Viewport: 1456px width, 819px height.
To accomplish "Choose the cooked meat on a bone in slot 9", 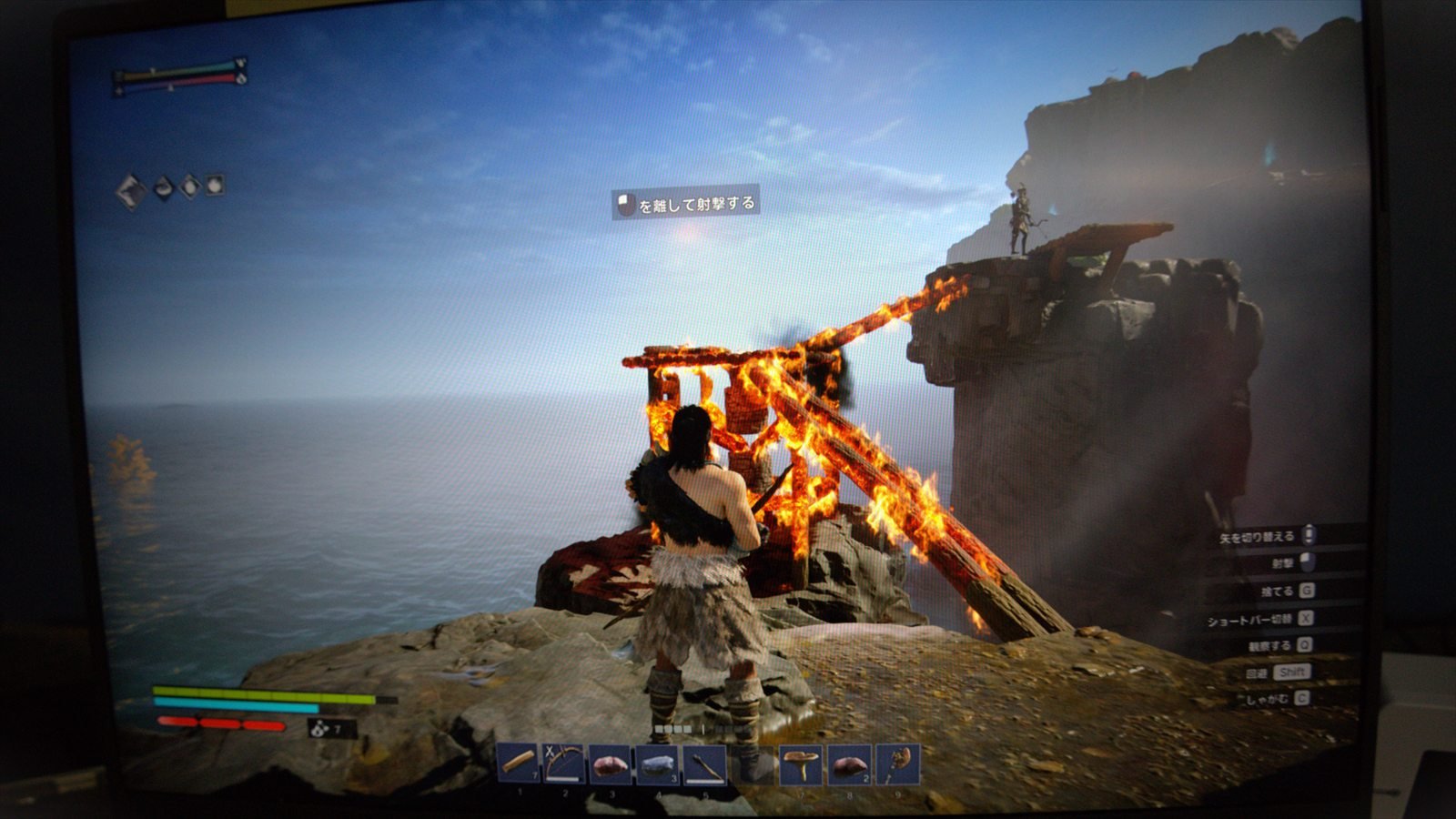I will click(x=897, y=763).
